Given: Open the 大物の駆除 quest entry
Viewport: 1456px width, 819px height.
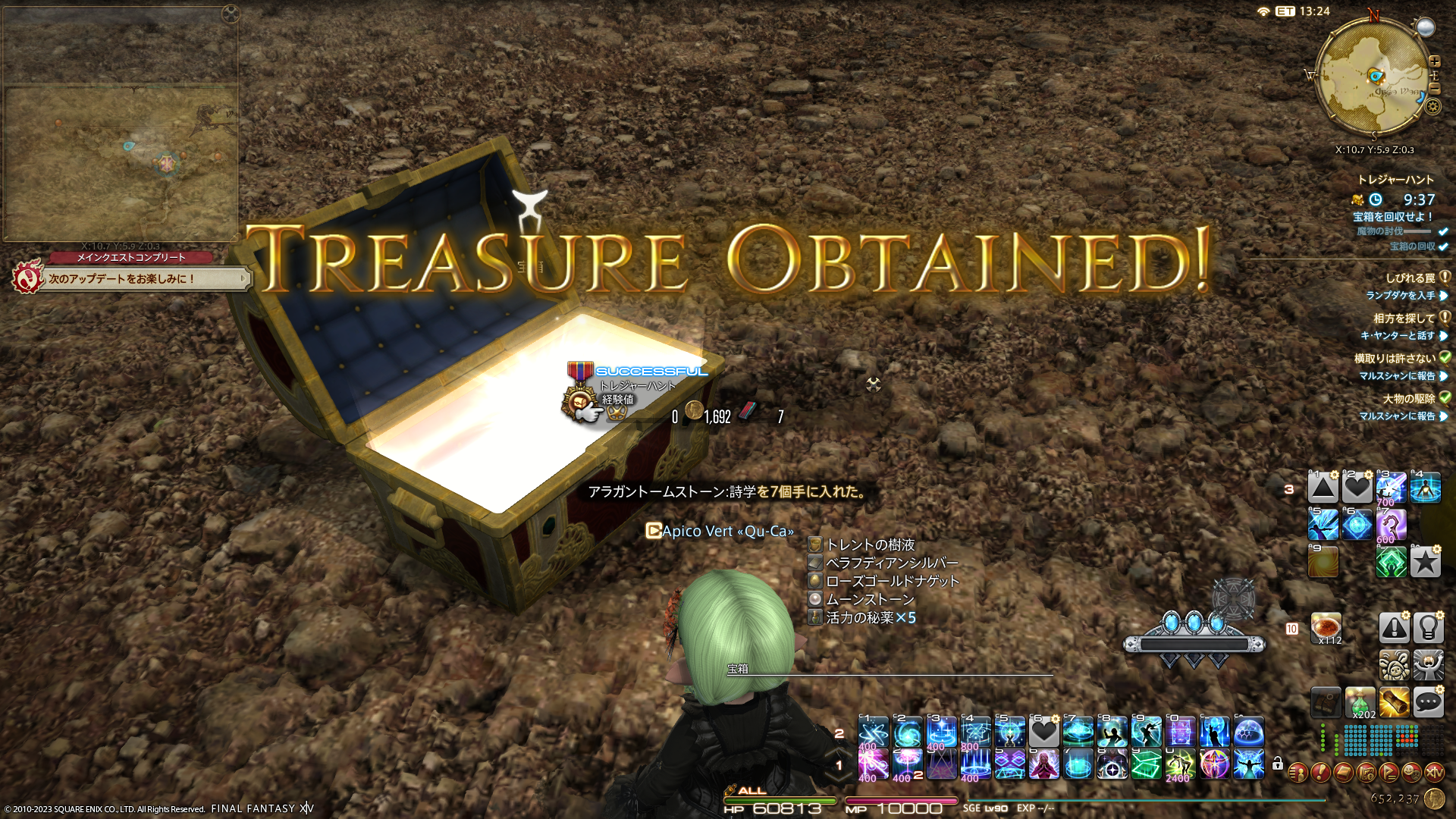Looking at the screenshot, I should click(x=1408, y=399).
